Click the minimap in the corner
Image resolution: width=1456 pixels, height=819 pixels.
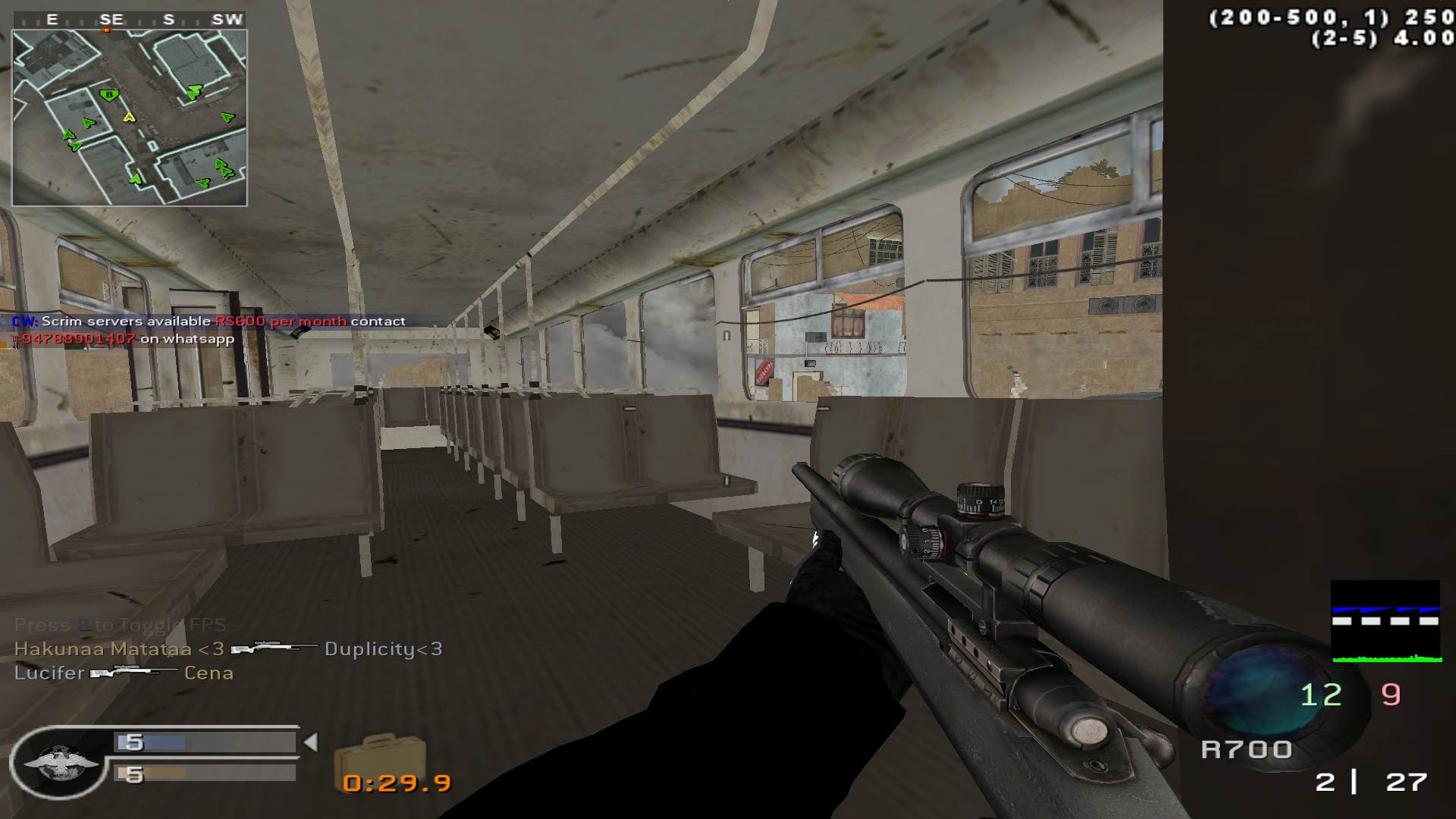pyautogui.click(x=130, y=118)
